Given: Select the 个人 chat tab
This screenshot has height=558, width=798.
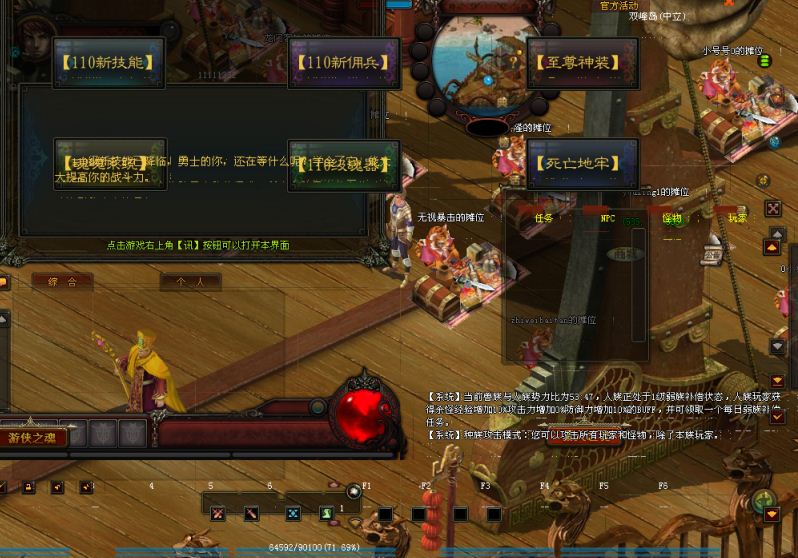Looking at the screenshot, I should [190, 282].
